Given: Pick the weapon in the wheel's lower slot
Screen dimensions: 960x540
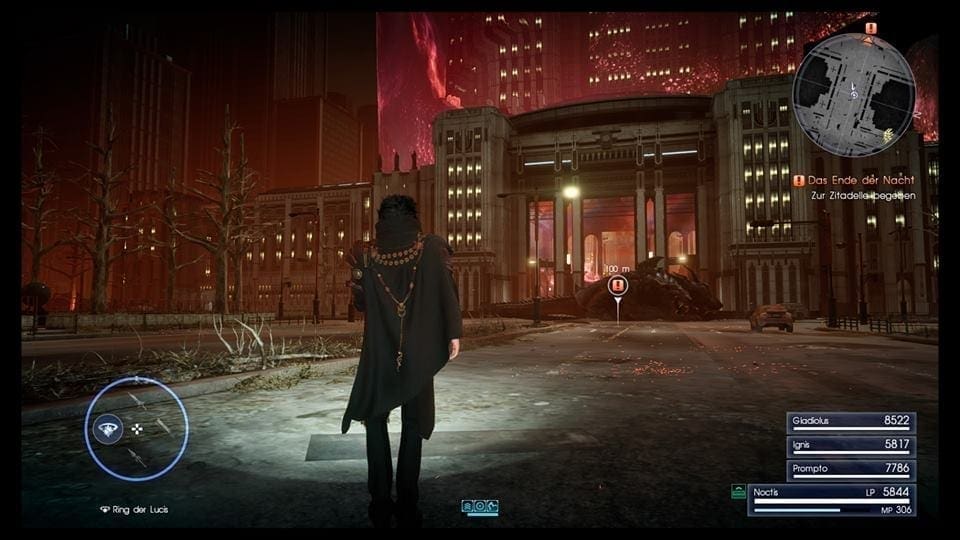Looking at the screenshot, I should pos(137,458).
